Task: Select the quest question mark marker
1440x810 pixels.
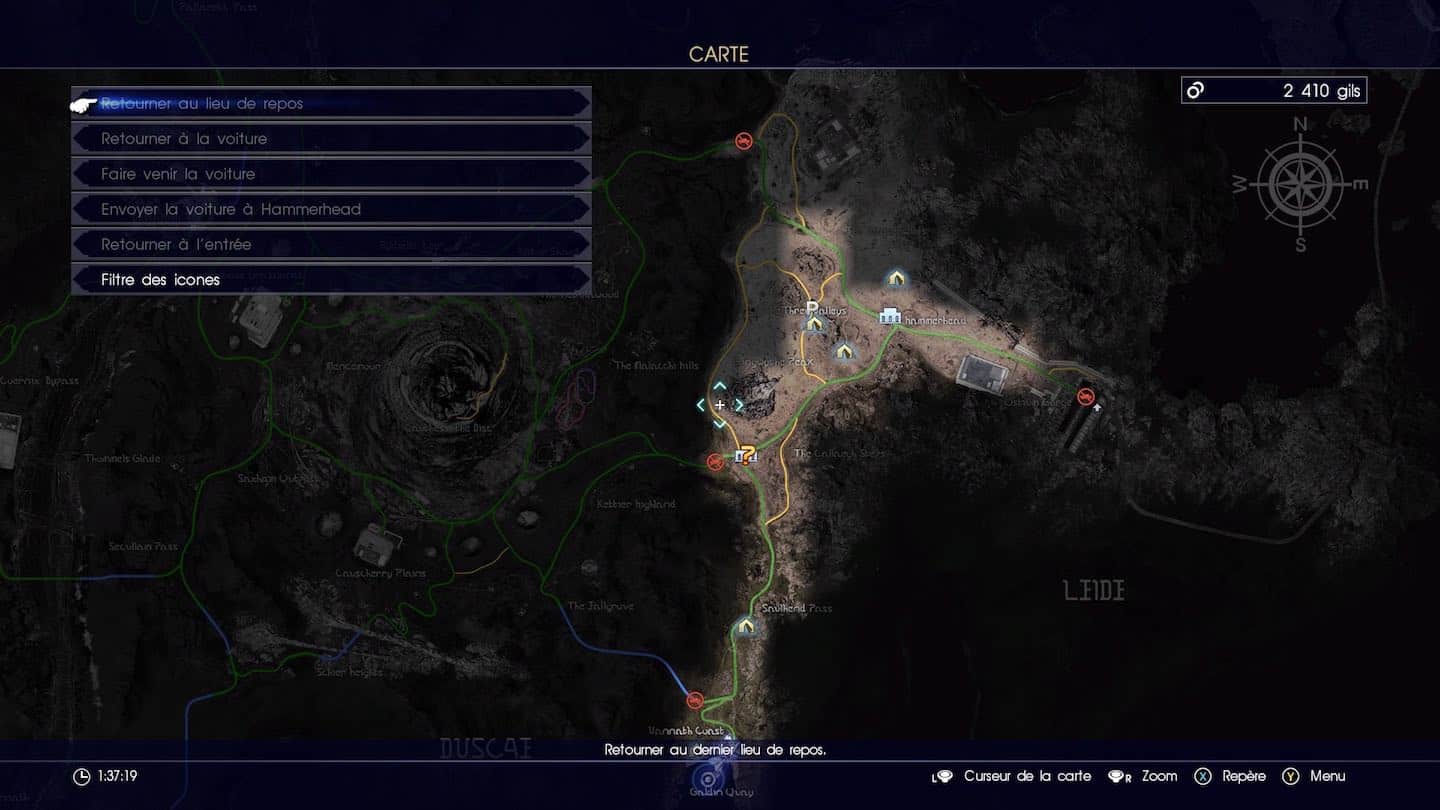Action: click(746, 456)
